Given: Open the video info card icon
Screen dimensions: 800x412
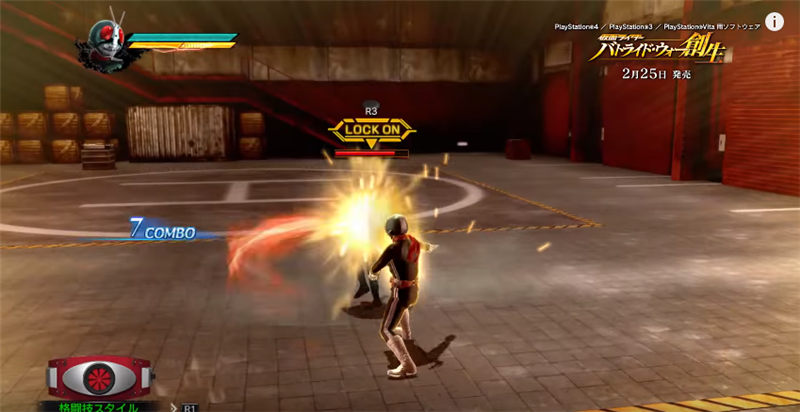Looking at the screenshot, I should click(x=774, y=21).
